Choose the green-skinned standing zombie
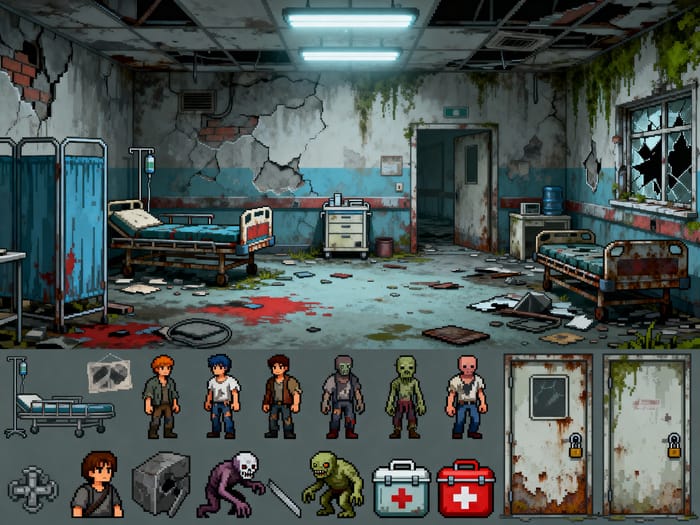 [405, 396]
